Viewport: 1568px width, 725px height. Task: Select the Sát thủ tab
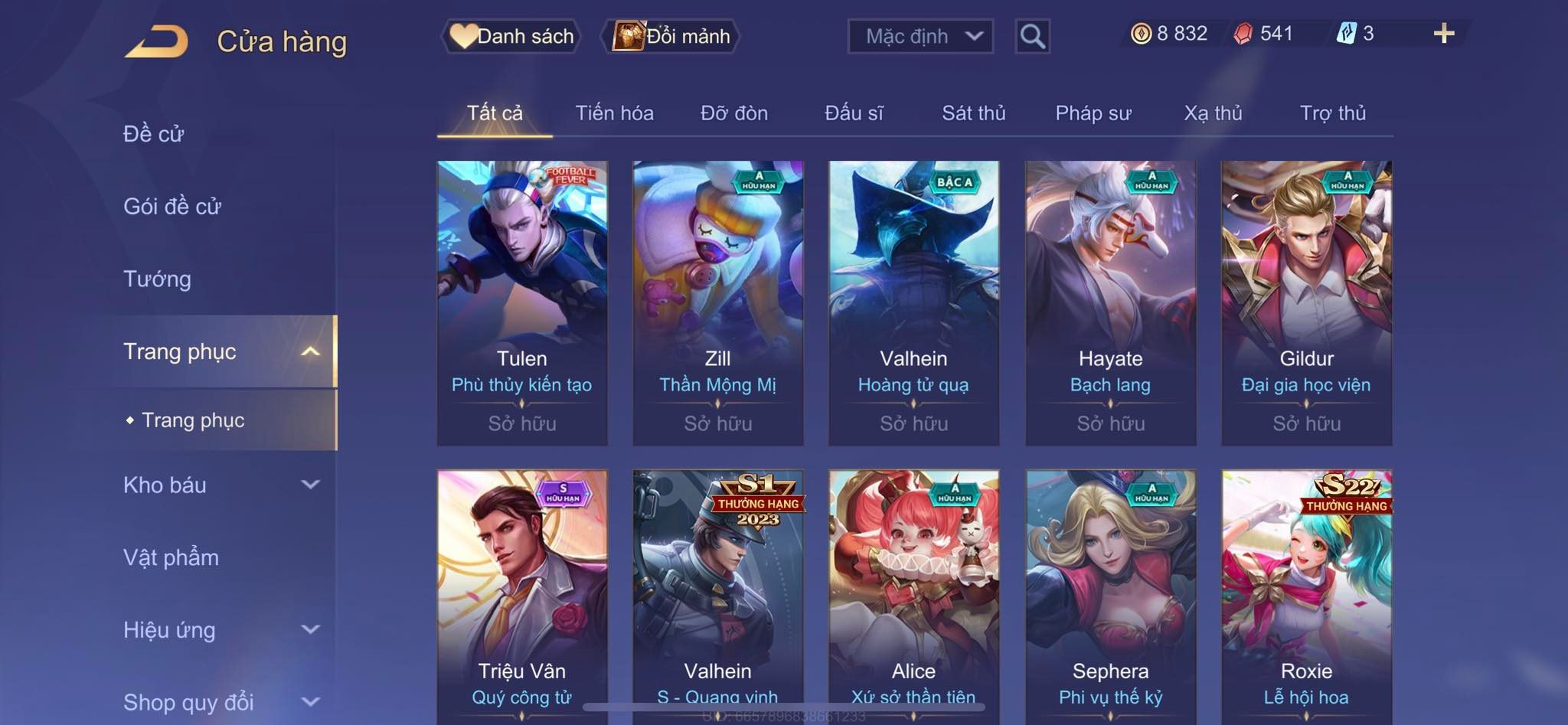(973, 113)
